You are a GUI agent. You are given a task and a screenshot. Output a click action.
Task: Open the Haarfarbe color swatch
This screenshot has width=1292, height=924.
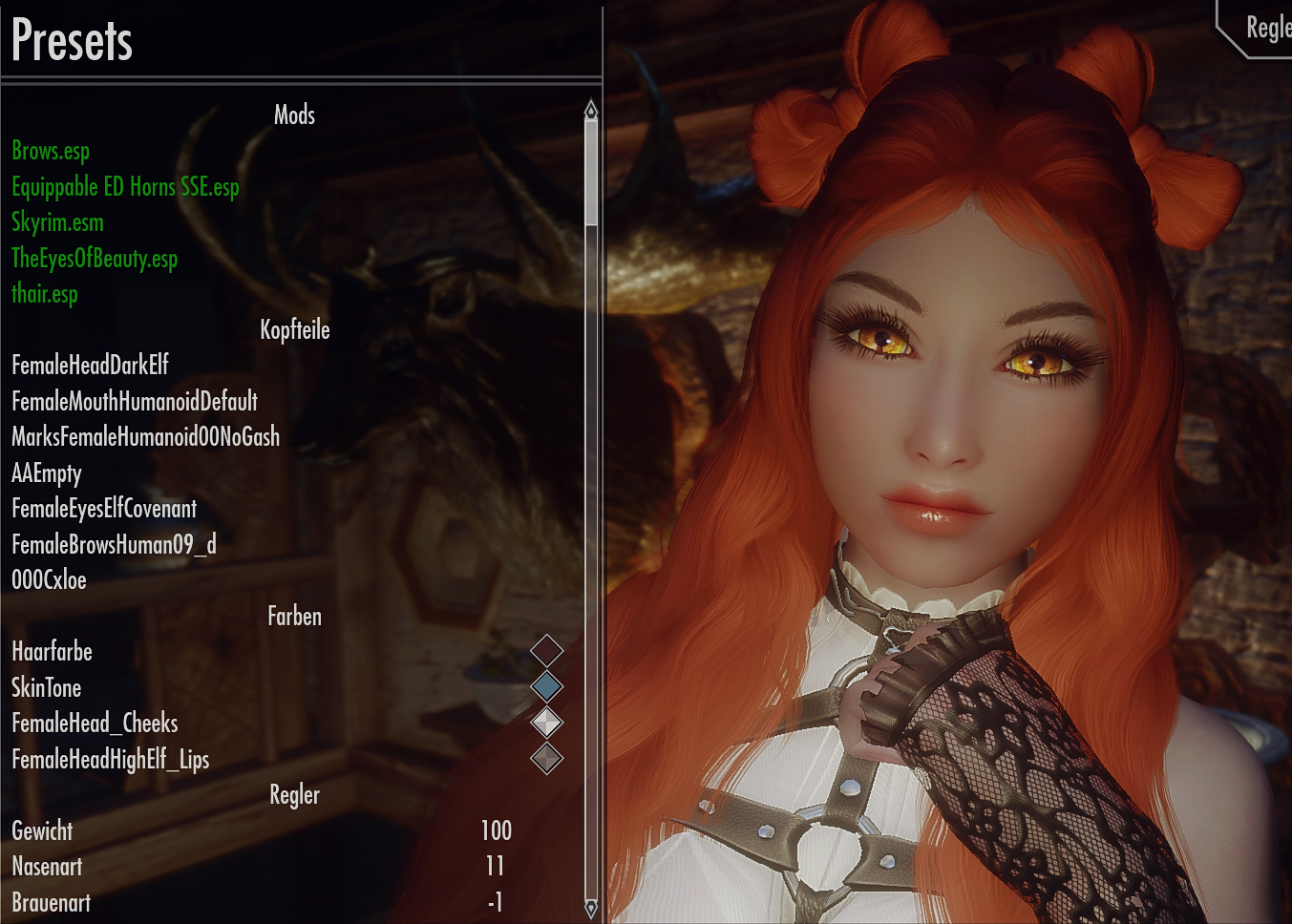tap(547, 650)
